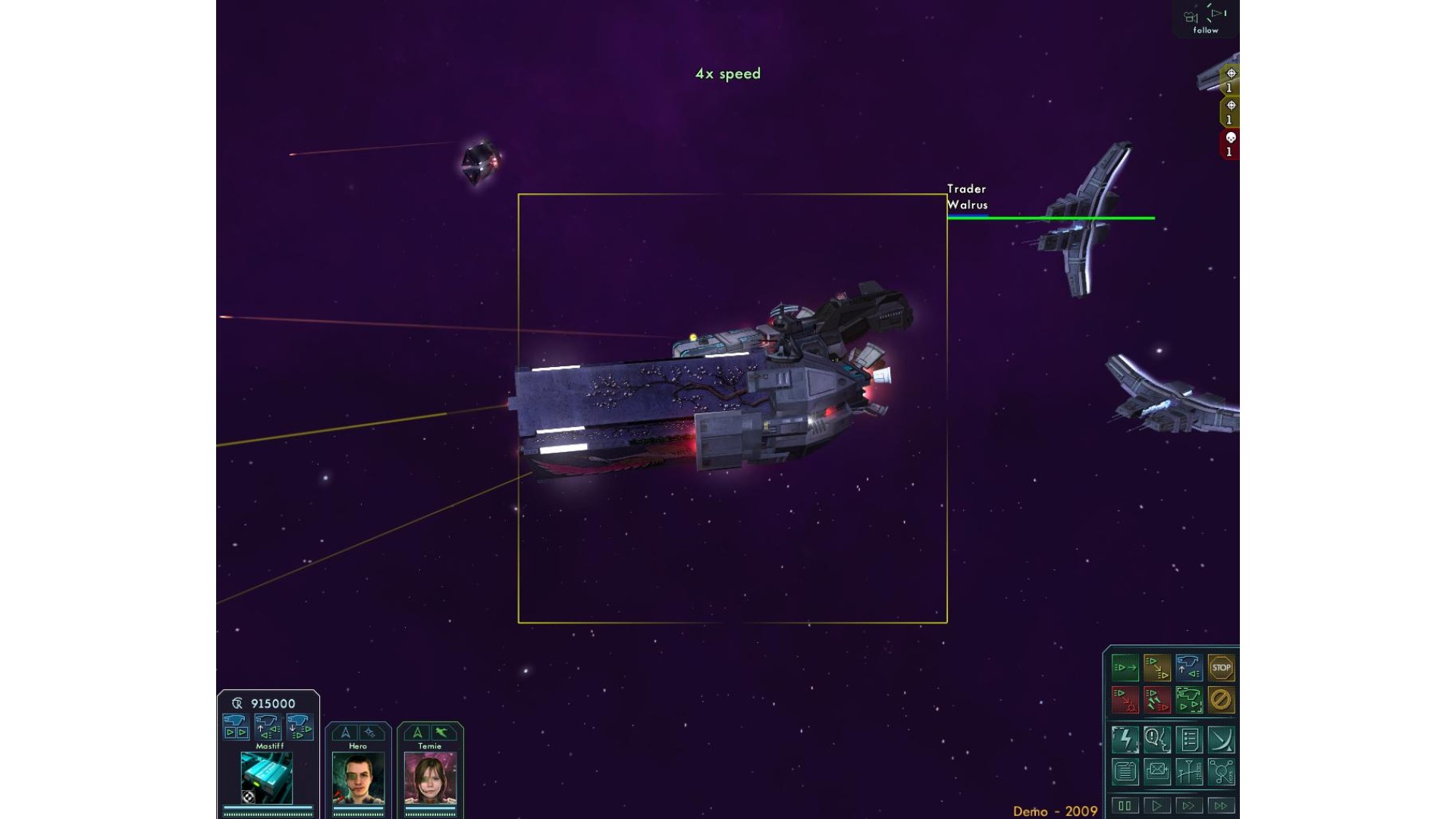Set normal play speed

1157,806
